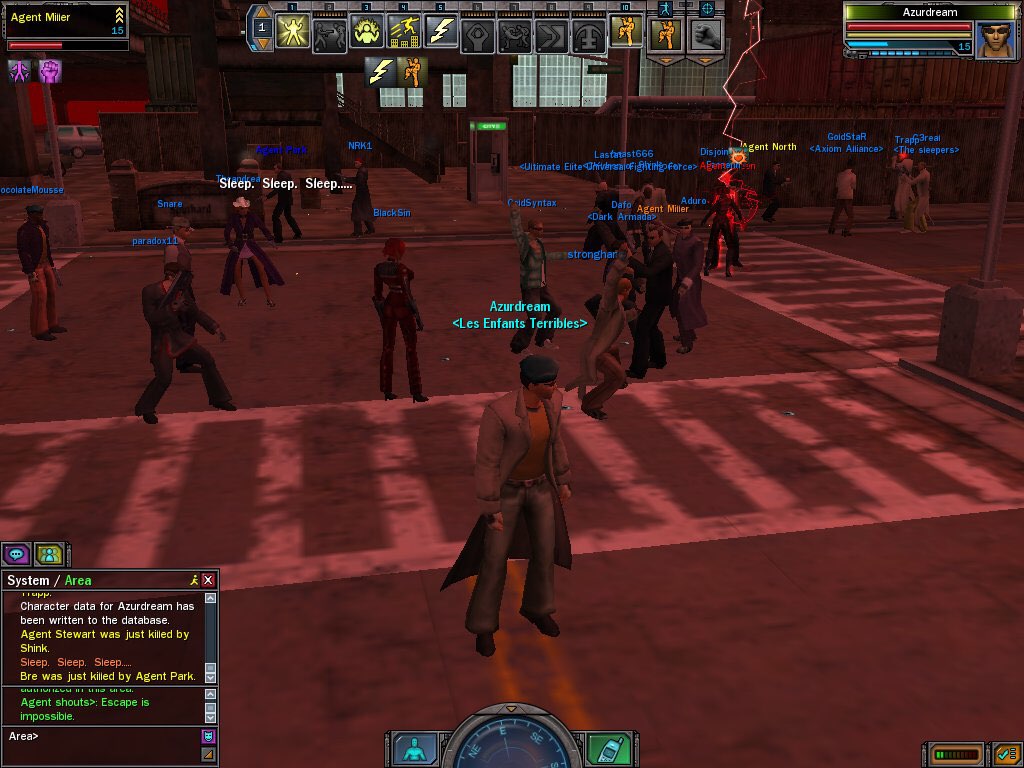Use the double-chevron ability in slot 8
Viewport: 1024px width, 768px height.
pos(552,33)
